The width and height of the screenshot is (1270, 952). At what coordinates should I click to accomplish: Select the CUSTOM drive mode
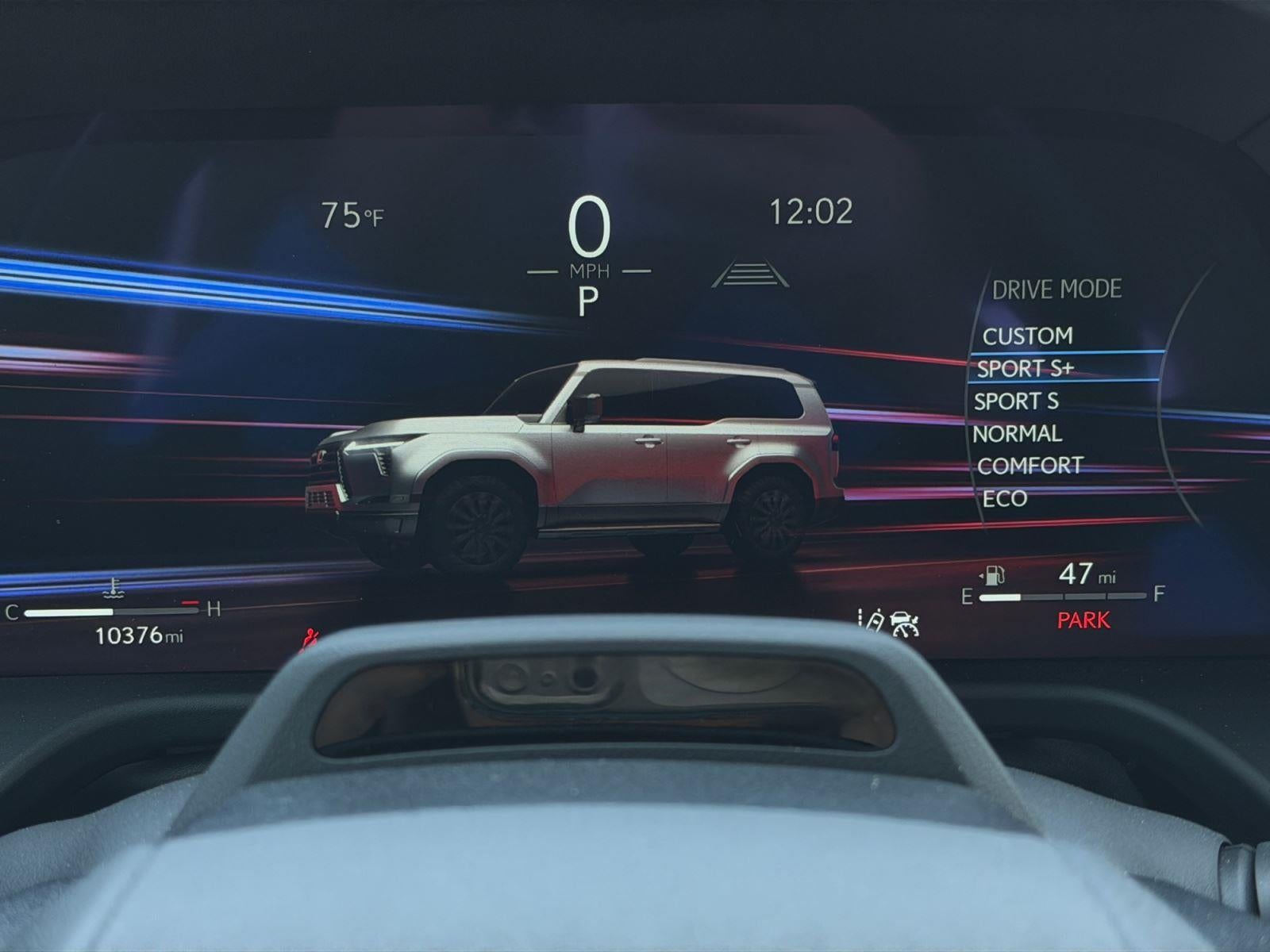tap(1027, 336)
